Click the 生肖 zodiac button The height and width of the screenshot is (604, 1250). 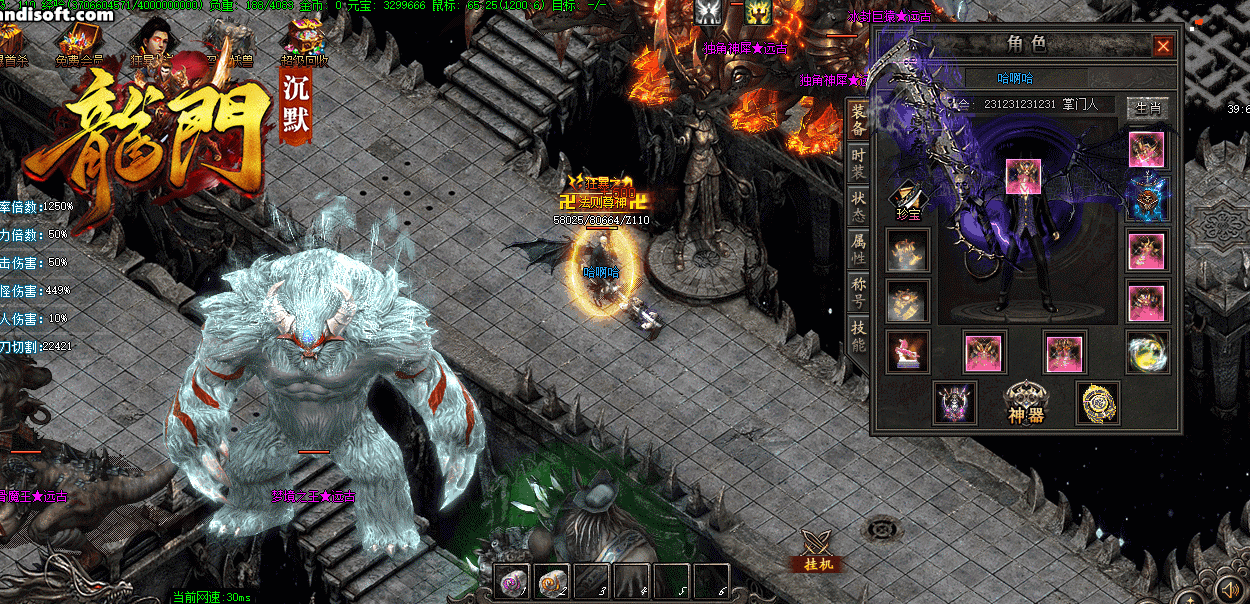coord(1147,107)
